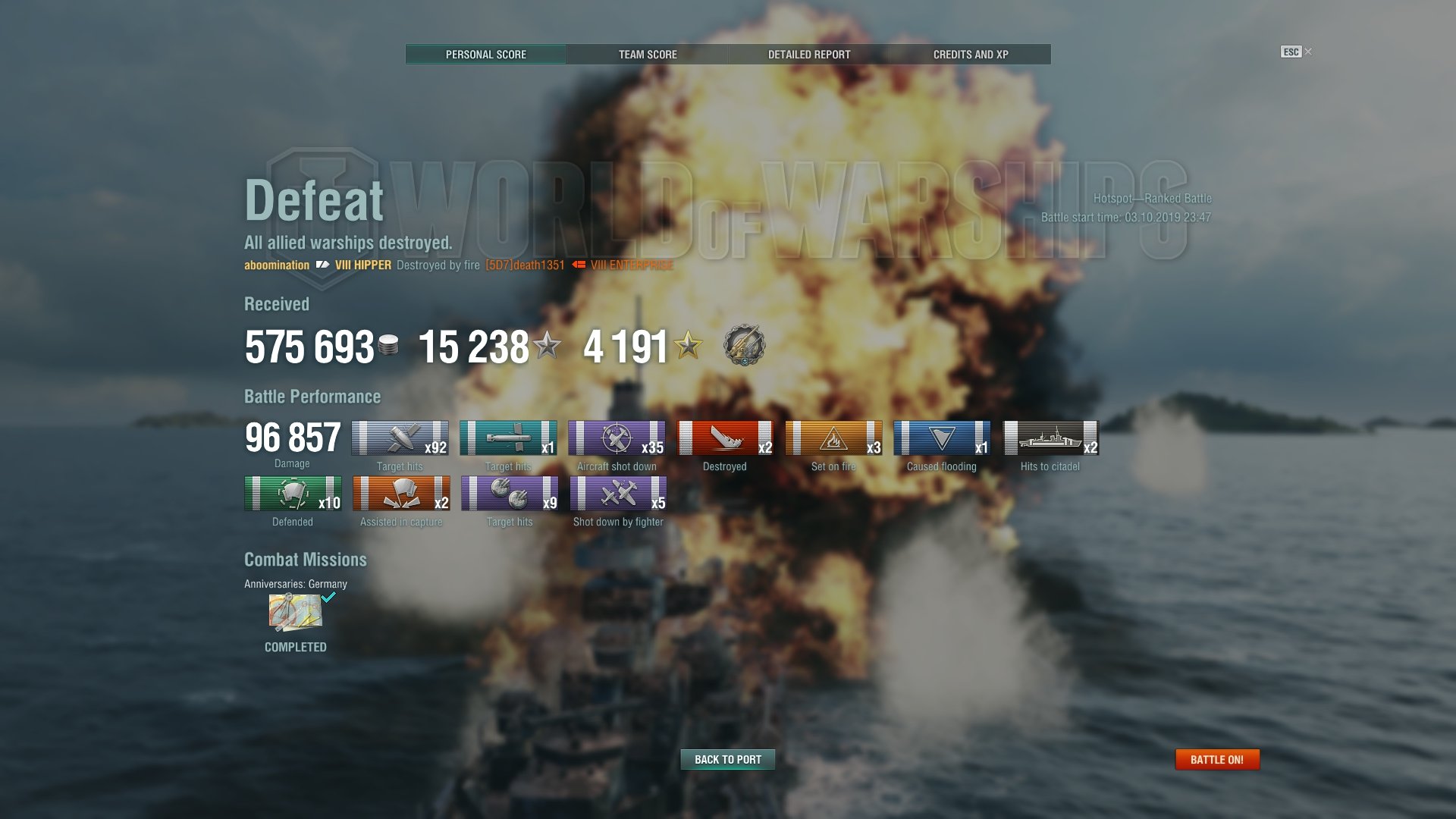The width and height of the screenshot is (1456, 819).
Task: Close the results screen with the X
Action: pyautogui.click(x=1308, y=52)
